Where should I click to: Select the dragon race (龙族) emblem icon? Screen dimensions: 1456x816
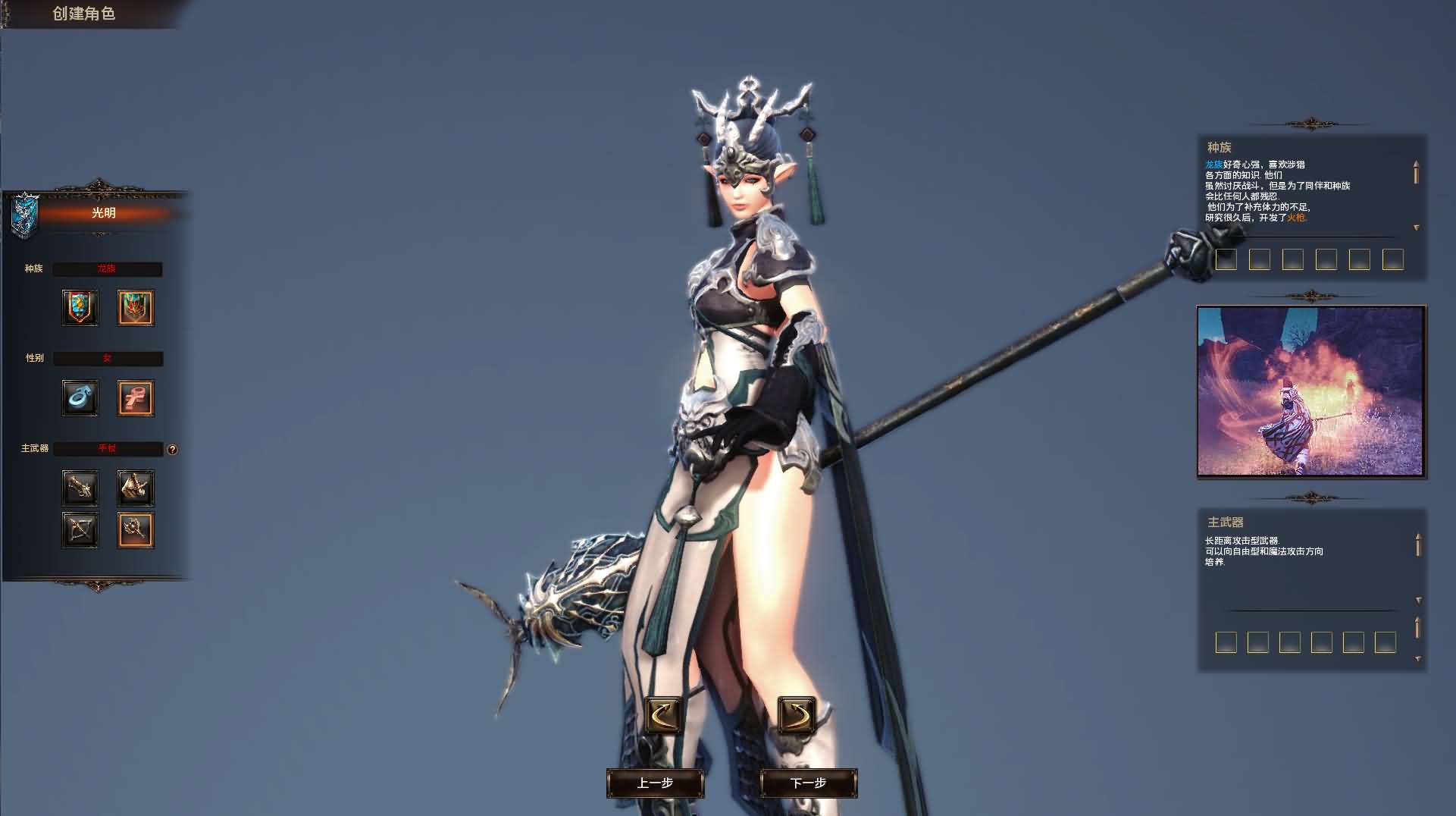pos(135,307)
